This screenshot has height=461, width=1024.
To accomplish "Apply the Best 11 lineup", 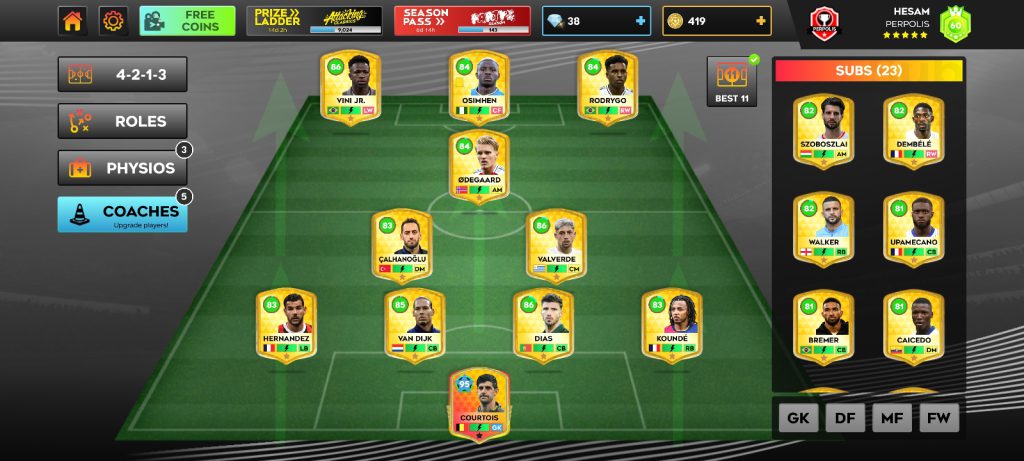I will click(732, 82).
